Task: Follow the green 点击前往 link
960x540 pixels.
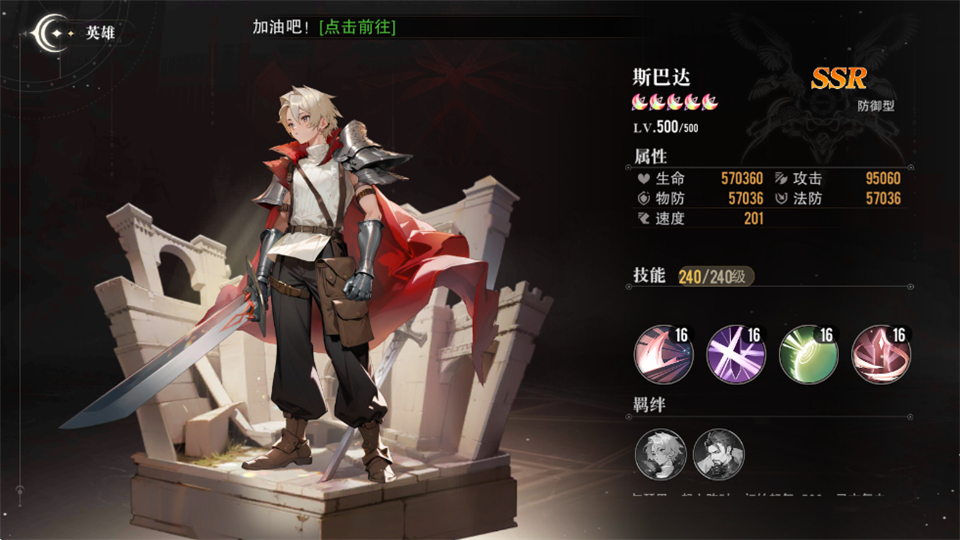Action: coord(357,27)
